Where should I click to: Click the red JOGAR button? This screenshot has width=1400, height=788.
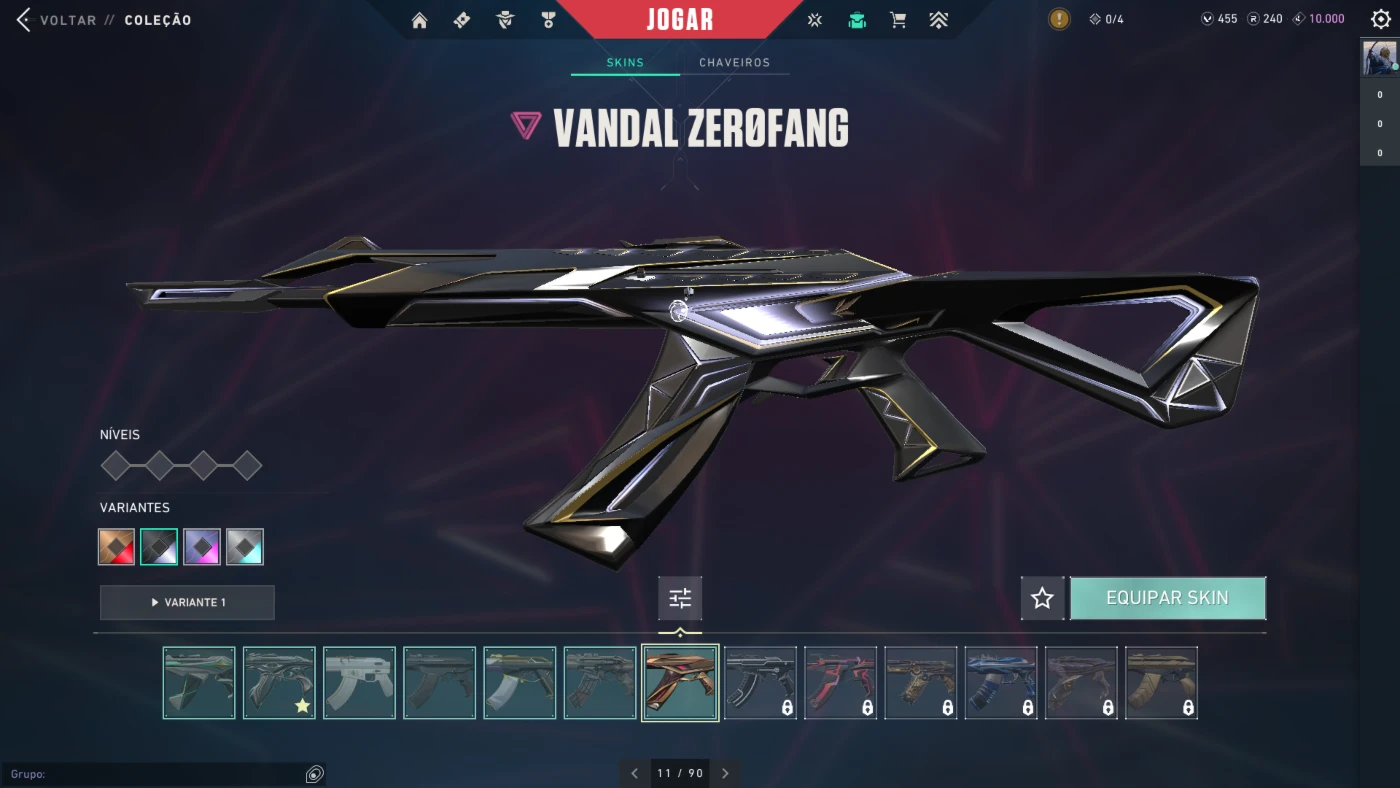click(680, 20)
